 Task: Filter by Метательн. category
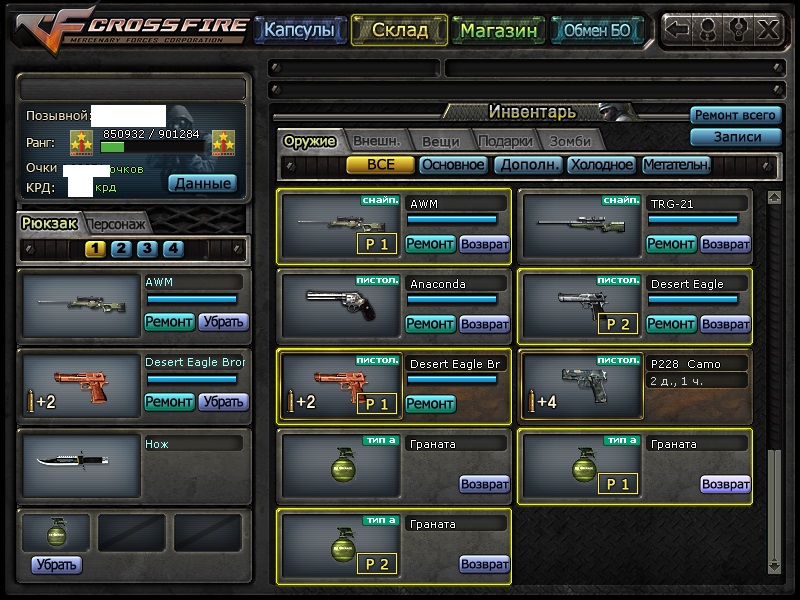click(676, 165)
